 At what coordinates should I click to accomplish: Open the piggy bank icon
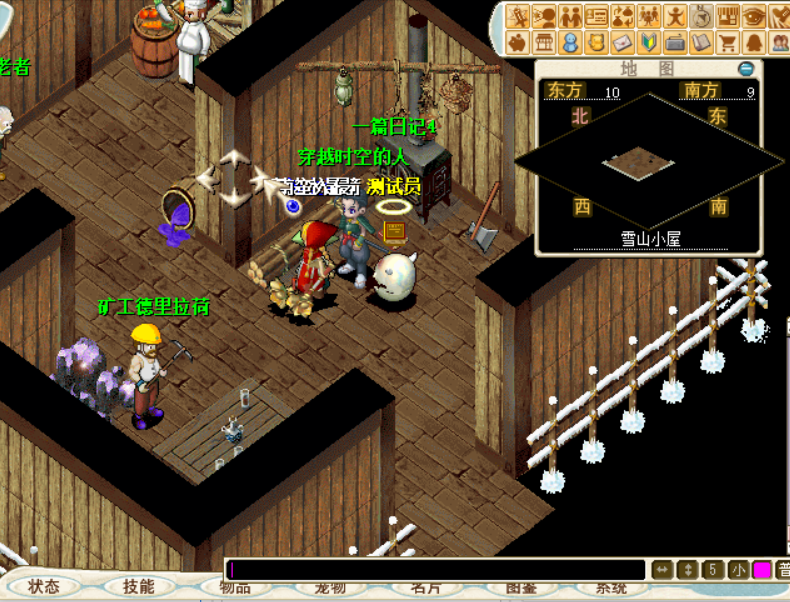tap(518, 43)
